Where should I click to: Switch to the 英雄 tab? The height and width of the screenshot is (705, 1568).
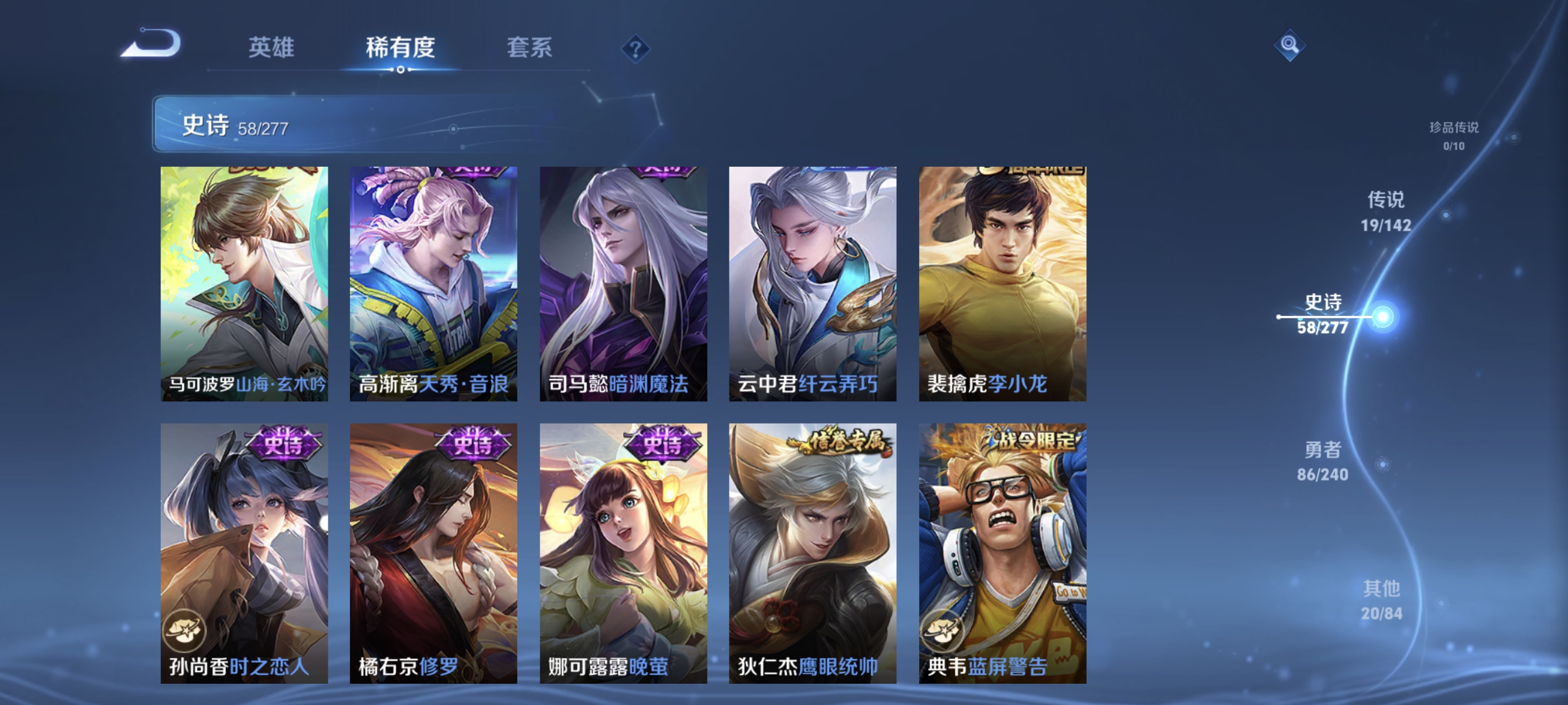tap(272, 49)
